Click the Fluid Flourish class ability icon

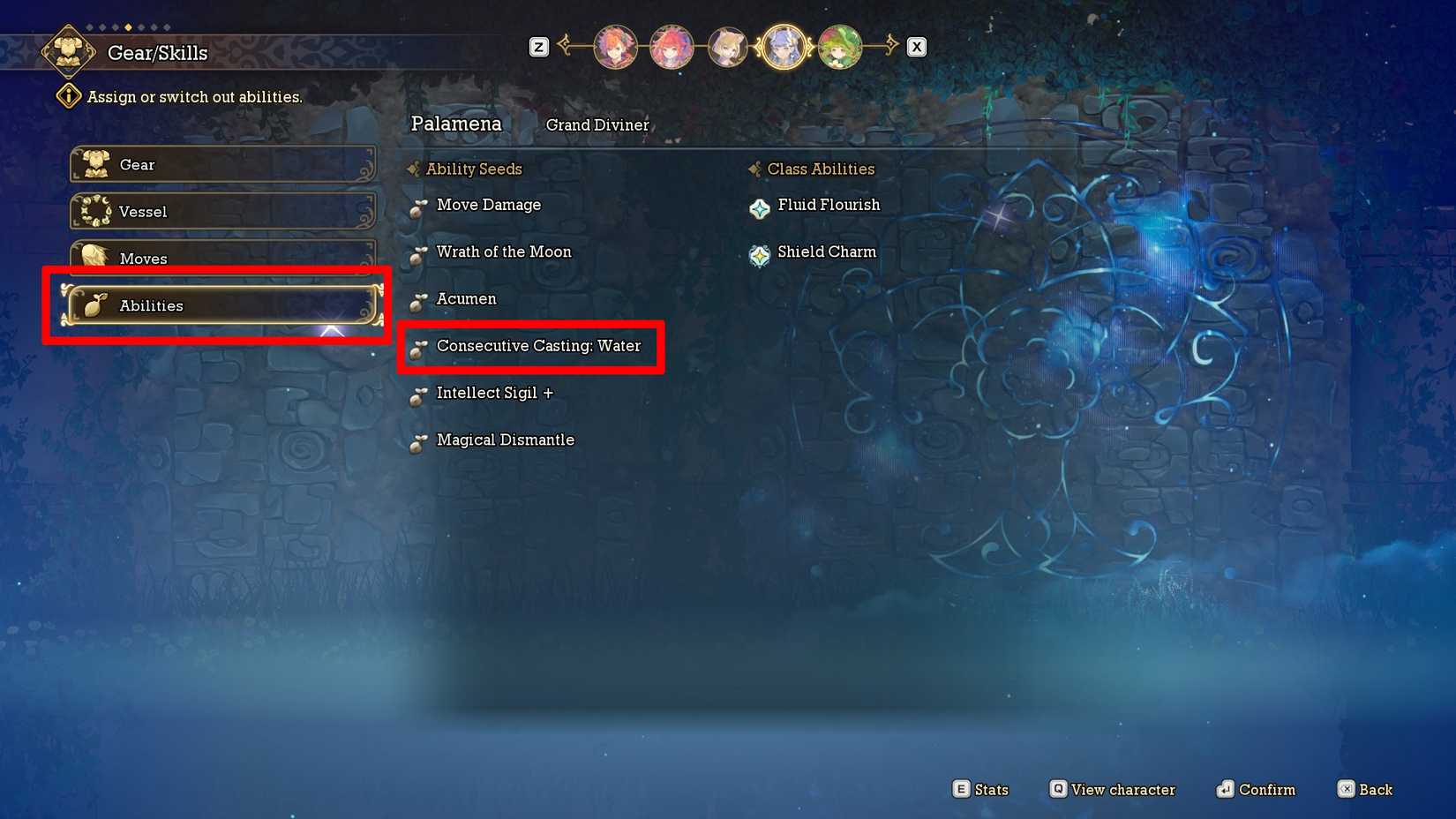pyautogui.click(x=759, y=208)
